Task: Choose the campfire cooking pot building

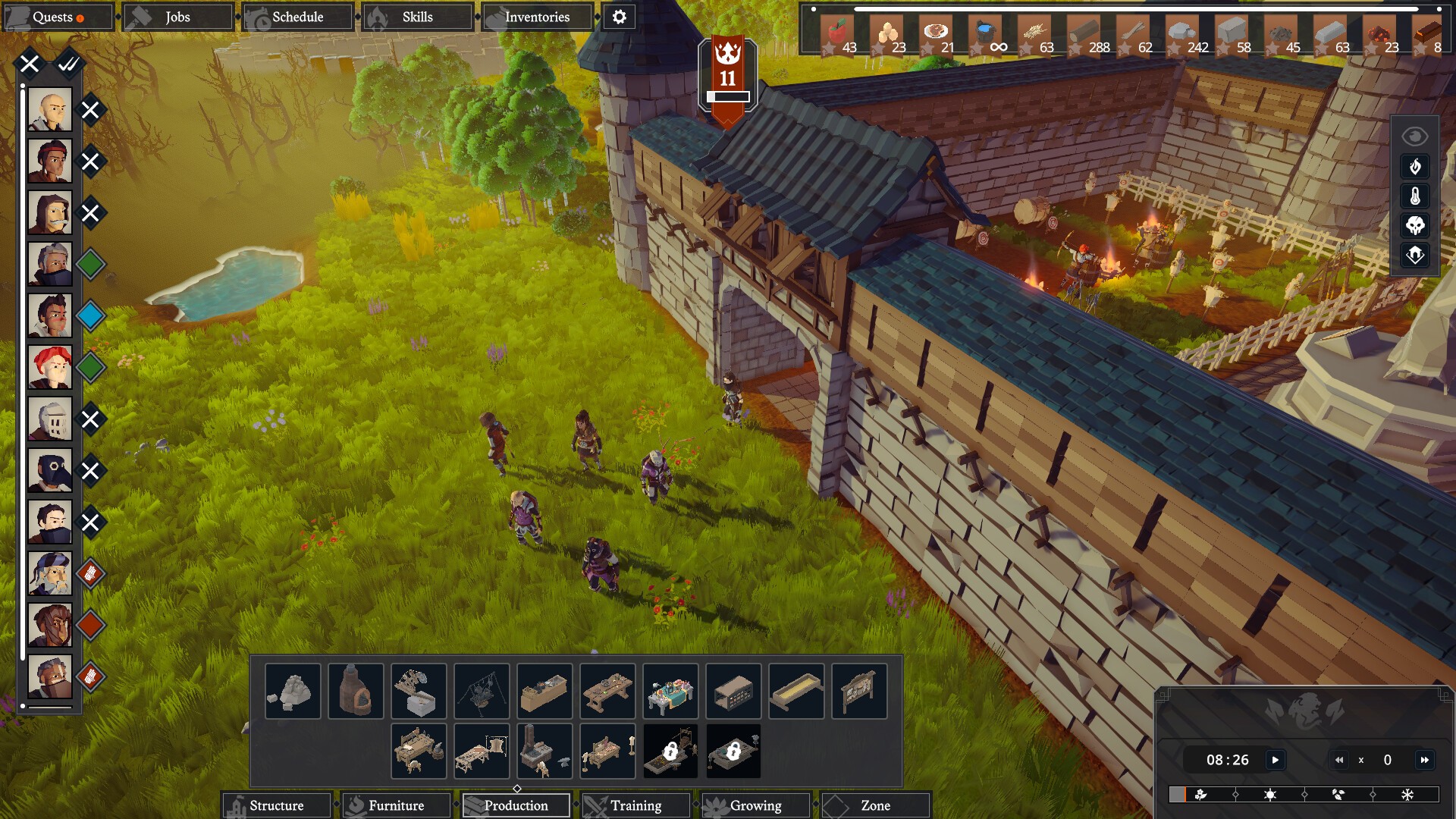Action: pyautogui.click(x=482, y=691)
